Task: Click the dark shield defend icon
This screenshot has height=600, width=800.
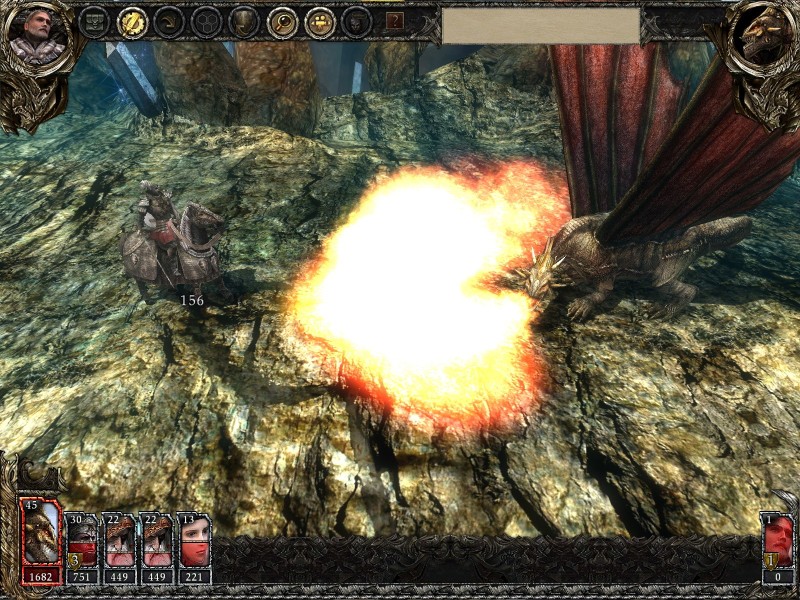Action: pos(244,21)
